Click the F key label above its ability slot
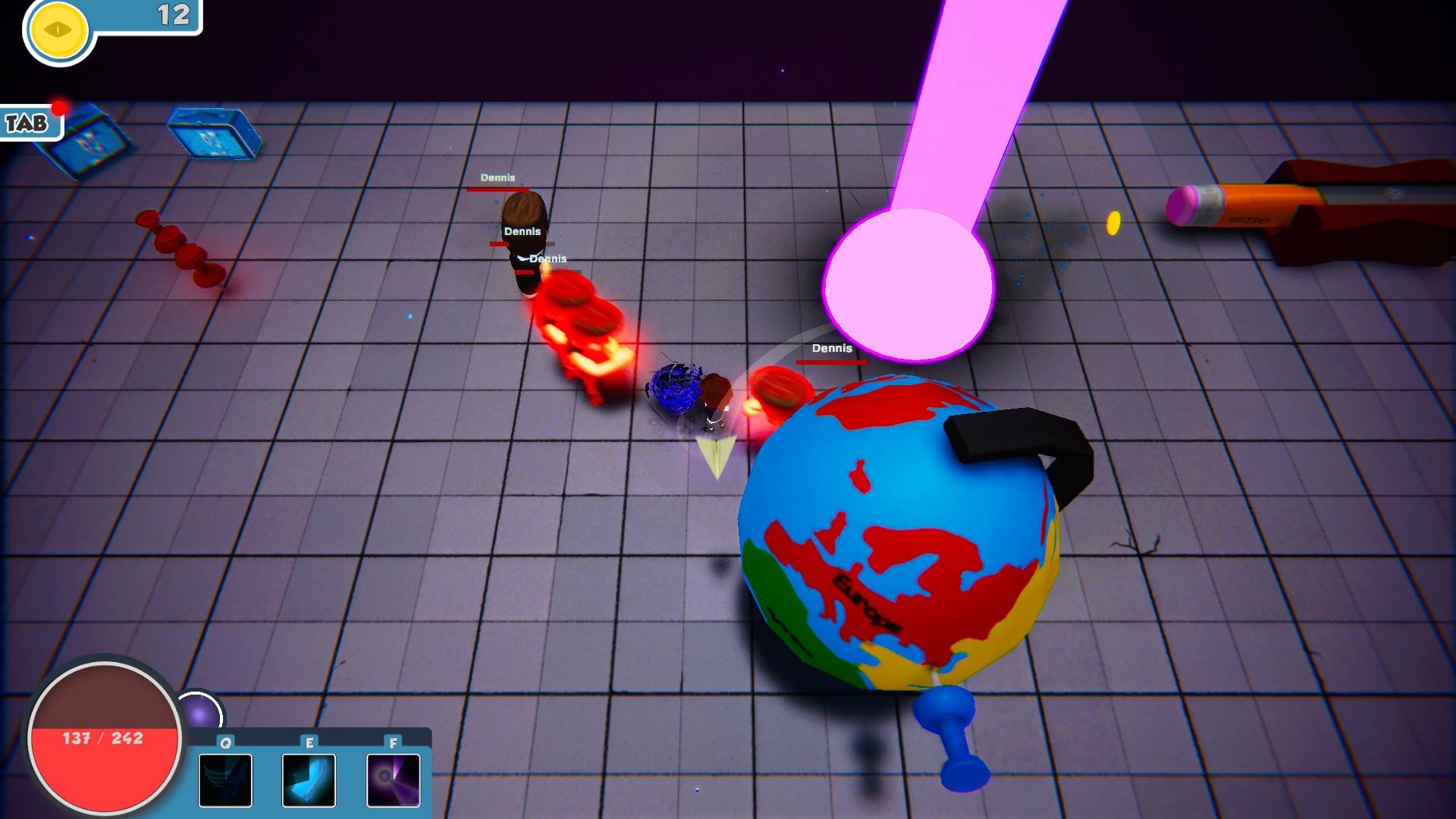Image resolution: width=1456 pixels, height=819 pixels. tap(393, 743)
